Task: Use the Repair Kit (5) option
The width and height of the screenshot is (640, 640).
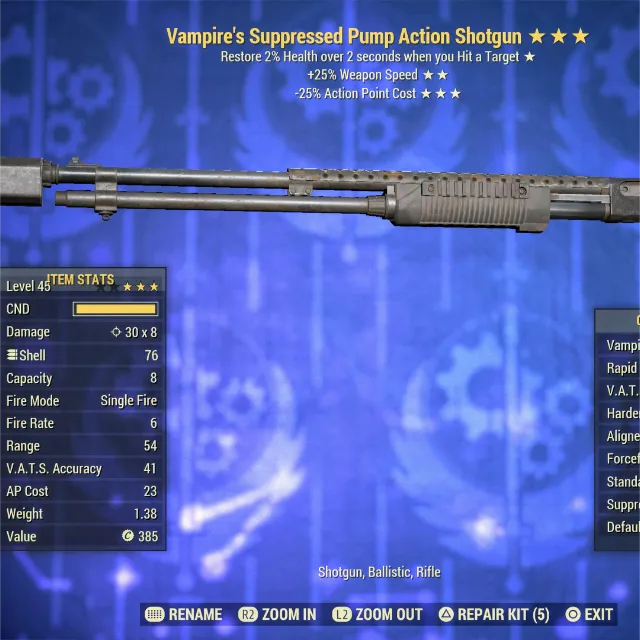Action: (x=494, y=614)
